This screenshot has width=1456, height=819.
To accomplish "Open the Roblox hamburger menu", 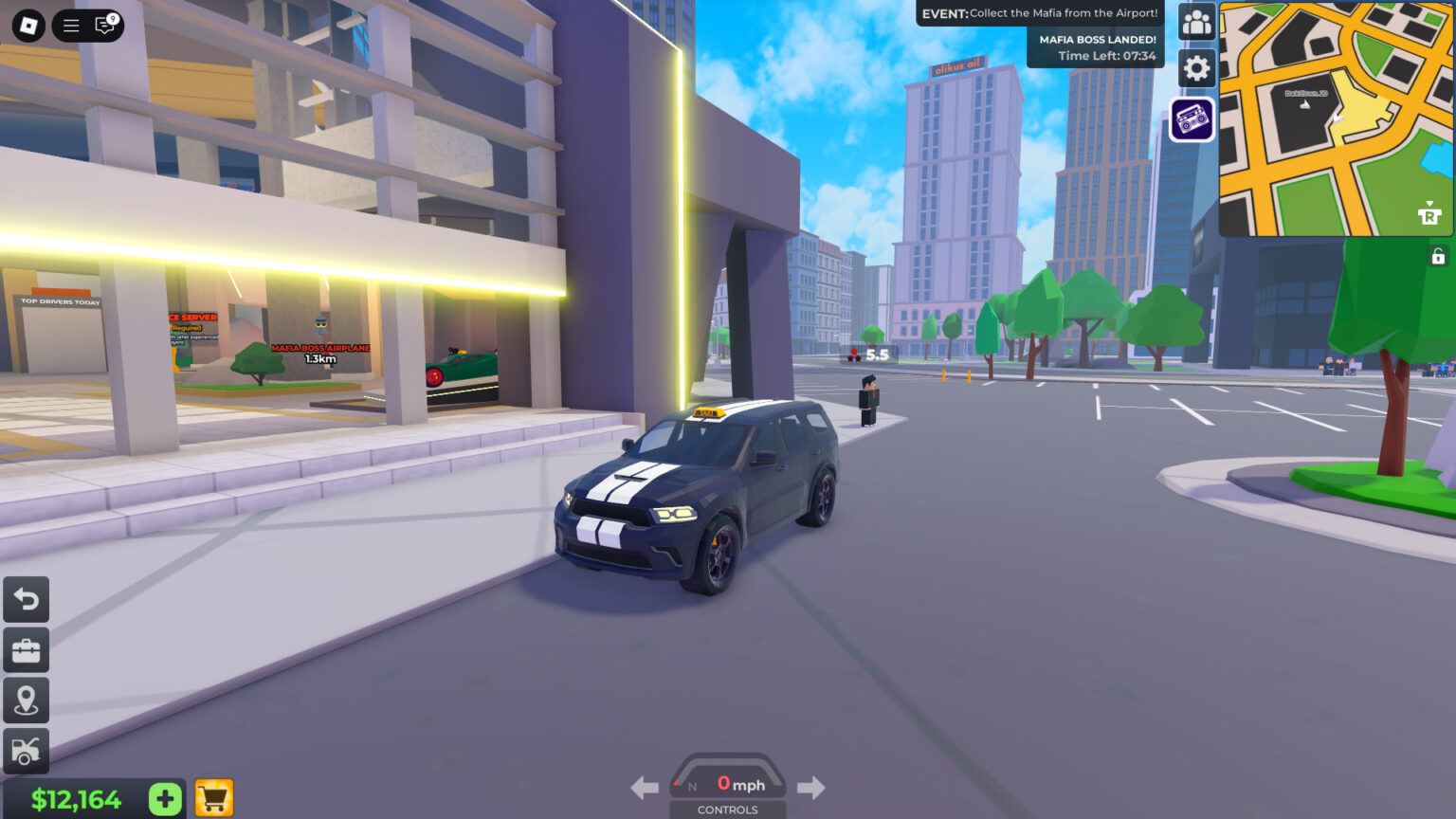I will [70, 26].
